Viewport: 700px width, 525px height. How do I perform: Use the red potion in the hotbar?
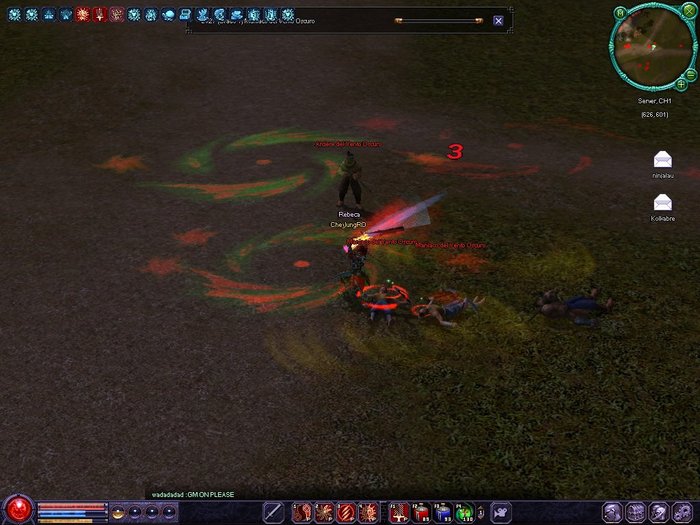tap(420, 512)
